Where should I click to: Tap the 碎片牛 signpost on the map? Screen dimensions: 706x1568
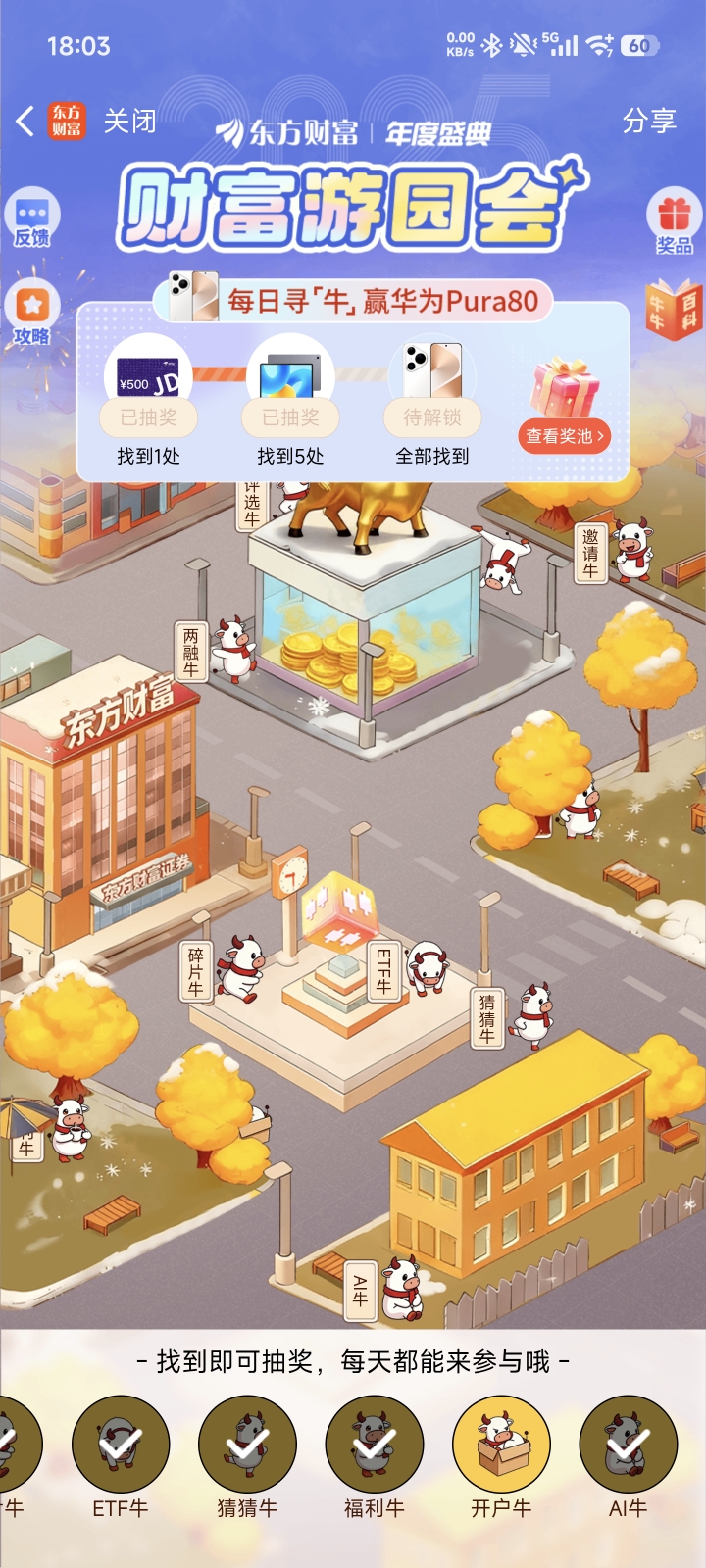196,971
